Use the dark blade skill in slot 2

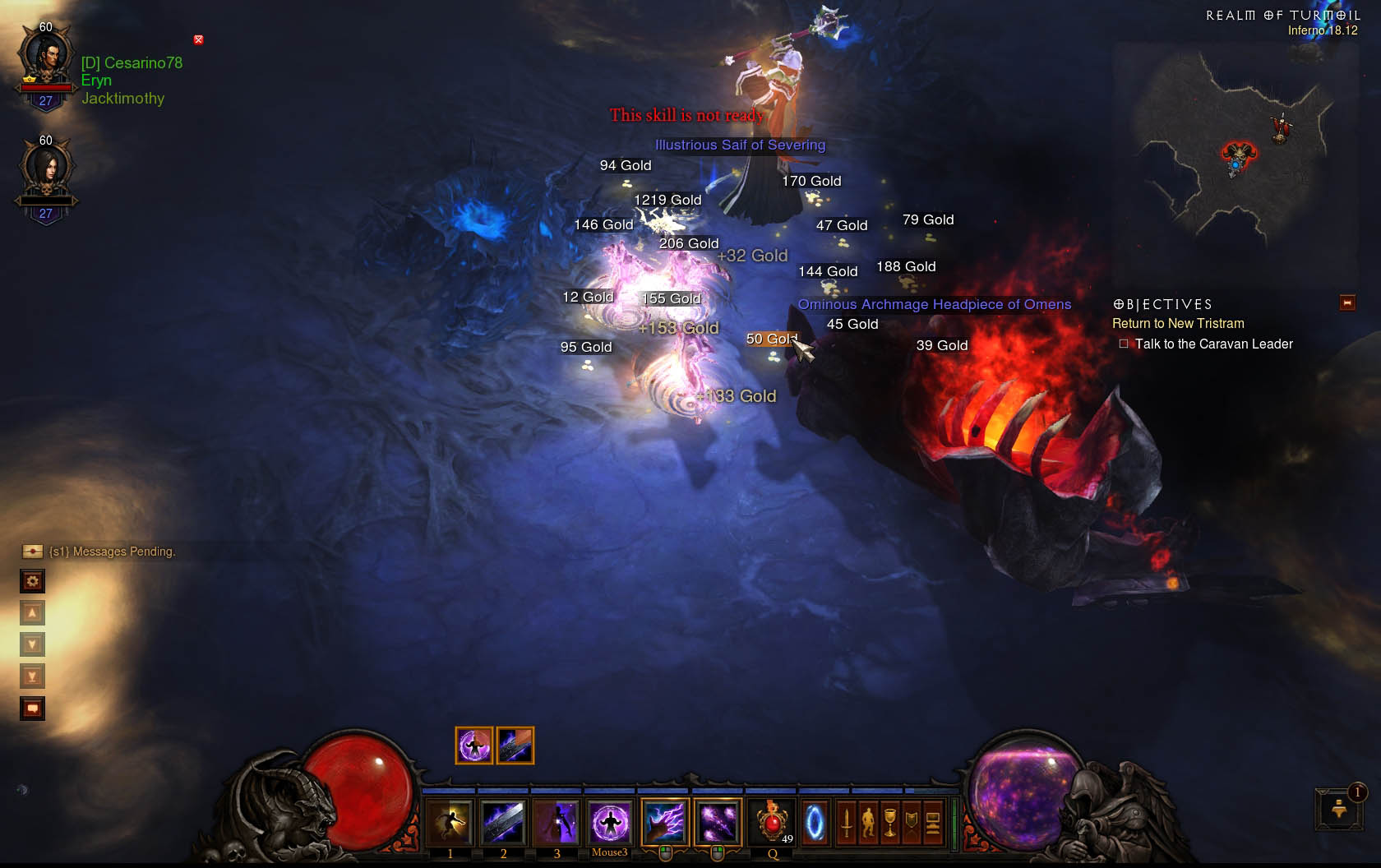(503, 822)
